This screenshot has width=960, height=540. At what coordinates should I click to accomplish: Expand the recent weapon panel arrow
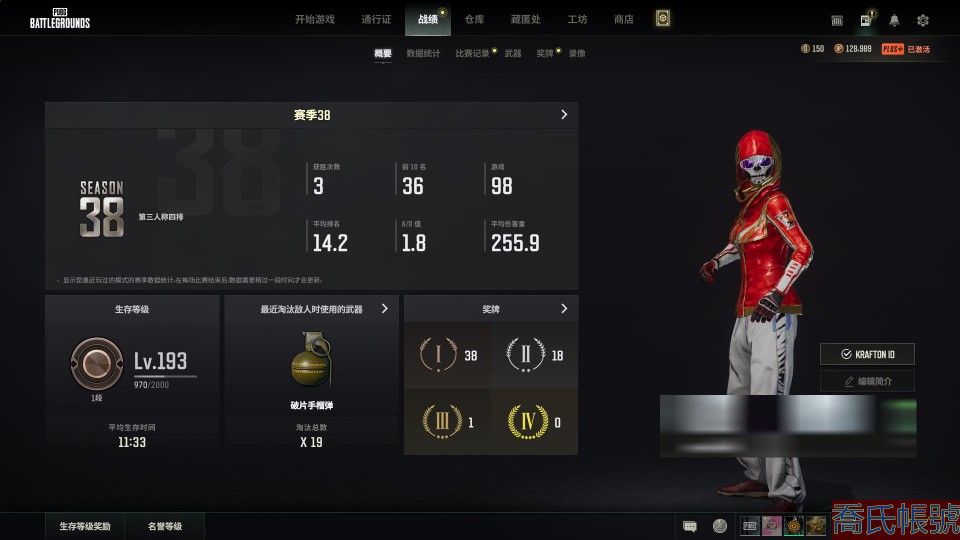[385, 309]
